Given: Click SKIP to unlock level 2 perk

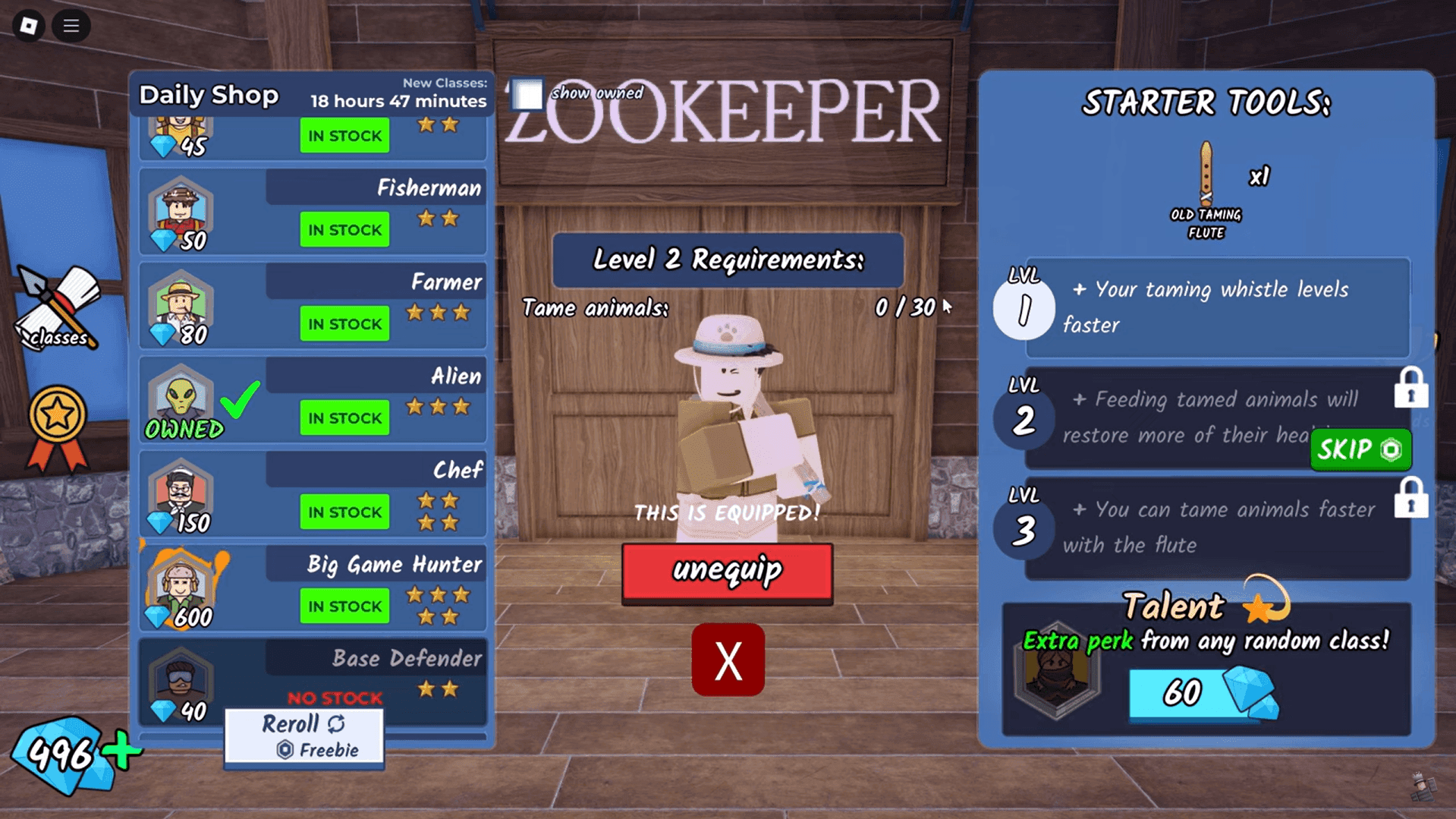Looking at the screenshot, I should [1360, 450].
